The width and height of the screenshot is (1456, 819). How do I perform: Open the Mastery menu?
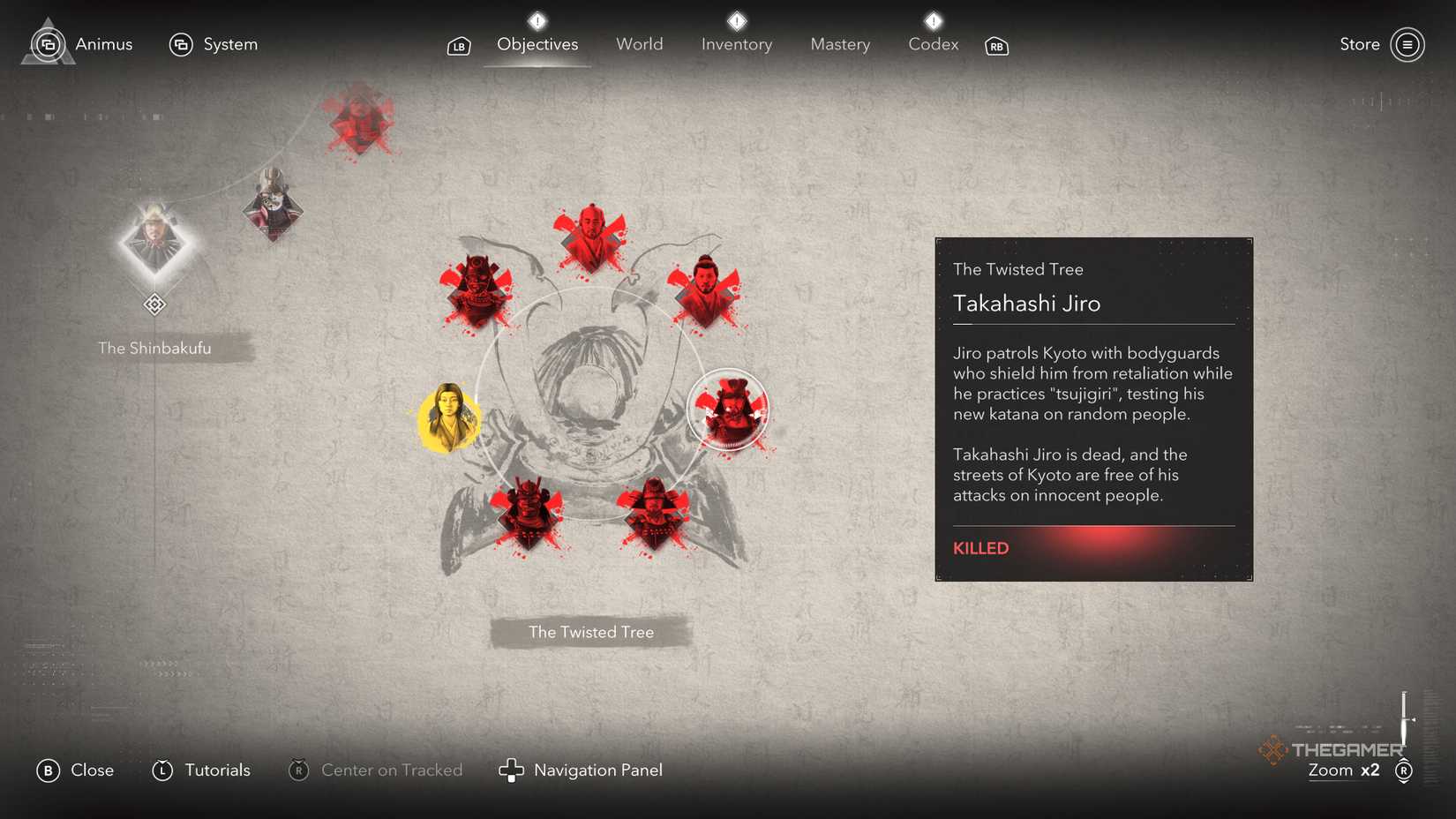coord(839,43)
